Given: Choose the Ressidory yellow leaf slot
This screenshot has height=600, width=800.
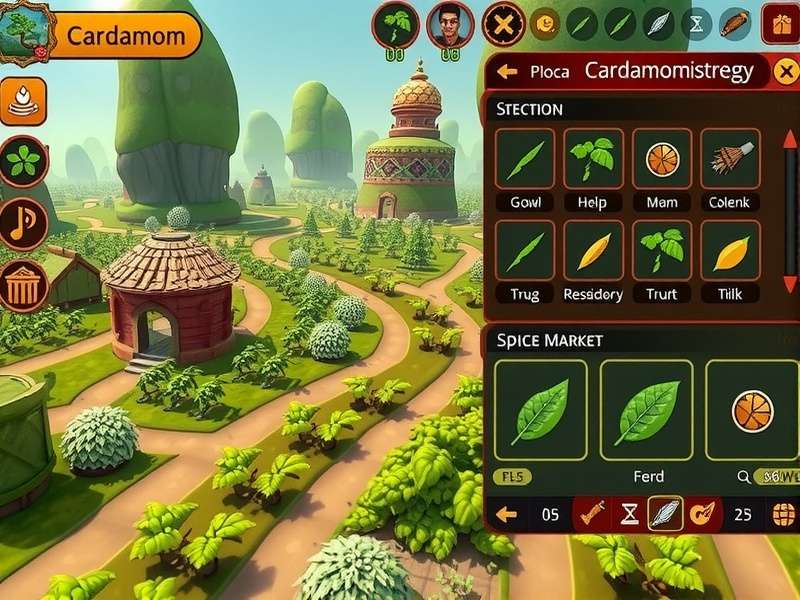Looking at the screenshot, I should click(x=593, y=251).
